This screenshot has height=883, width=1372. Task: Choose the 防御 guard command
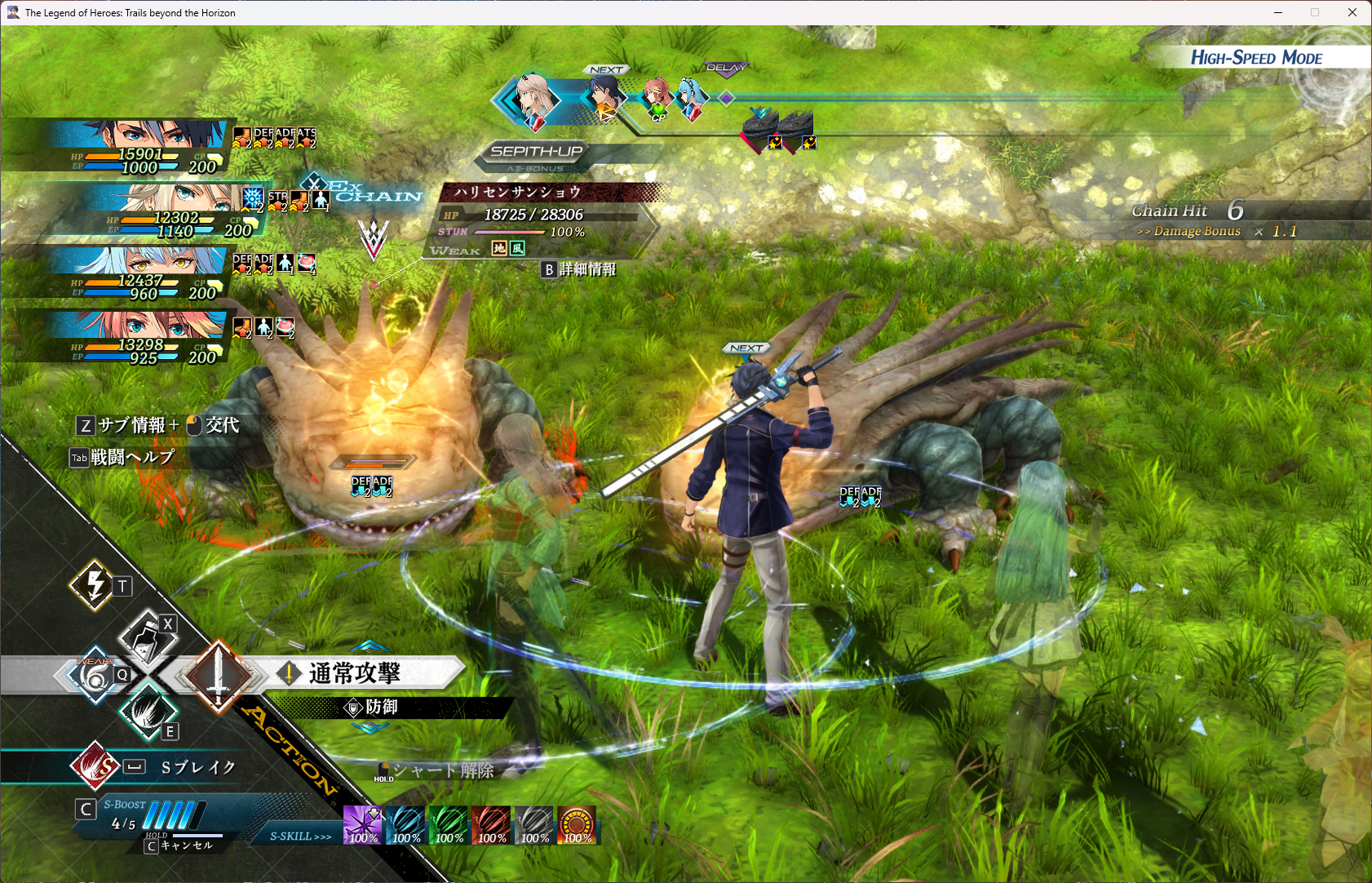[381, 707]
